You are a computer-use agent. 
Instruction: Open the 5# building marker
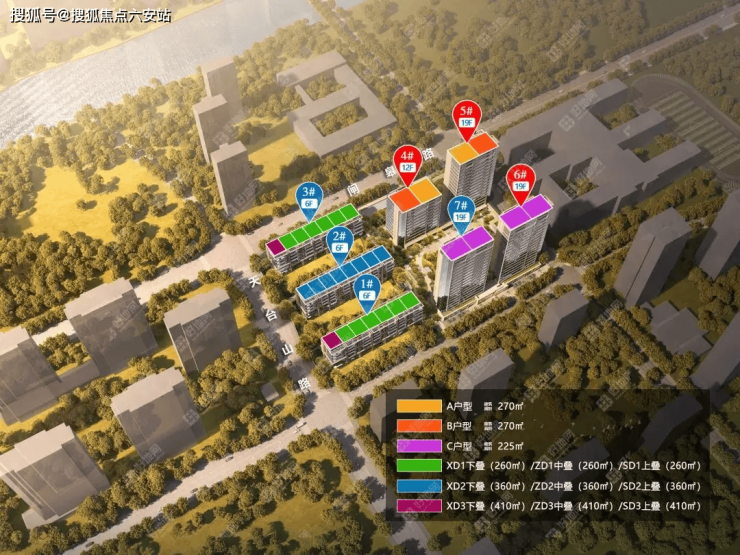[465, 116]
